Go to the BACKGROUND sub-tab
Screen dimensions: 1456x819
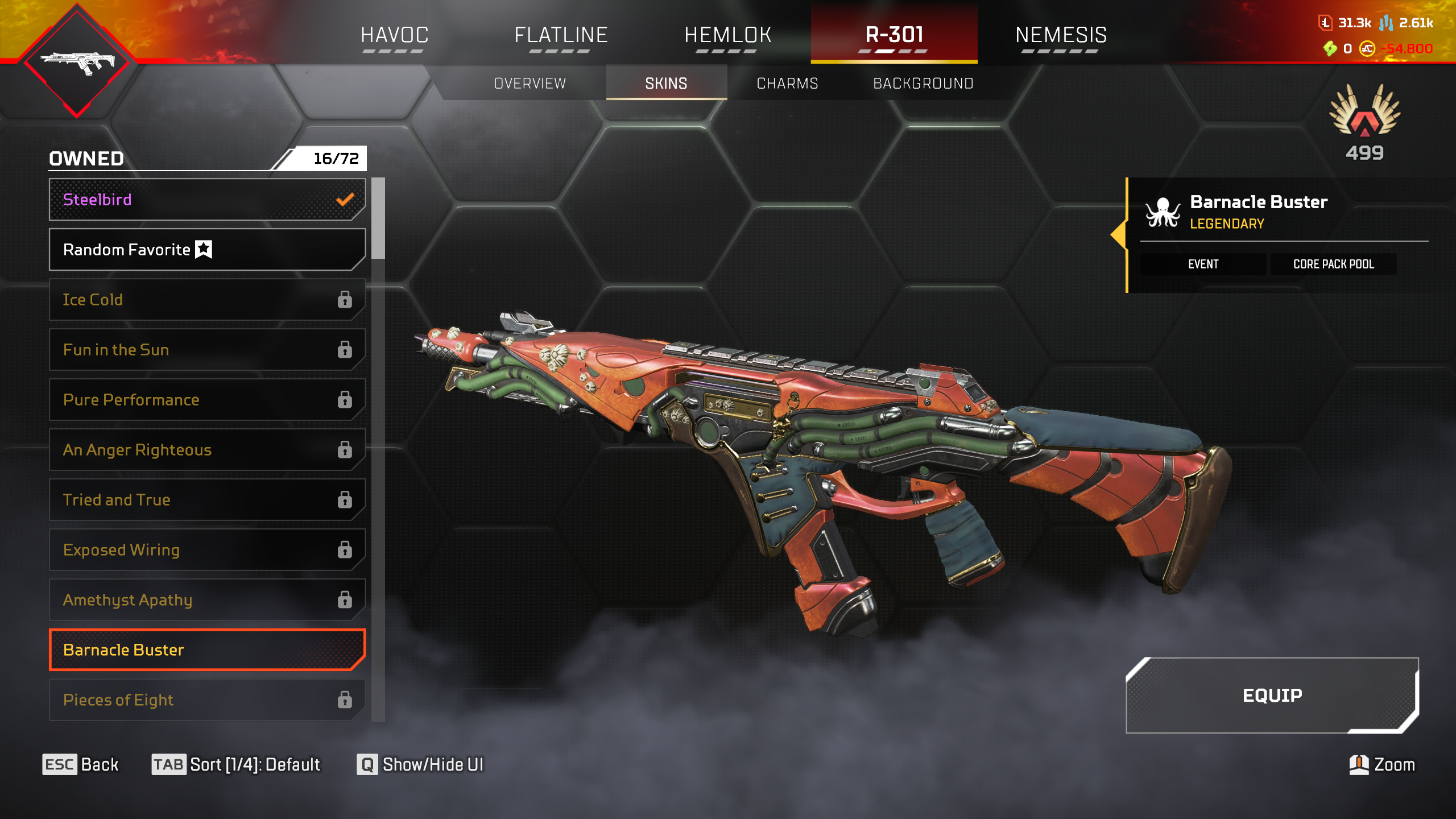923,84
